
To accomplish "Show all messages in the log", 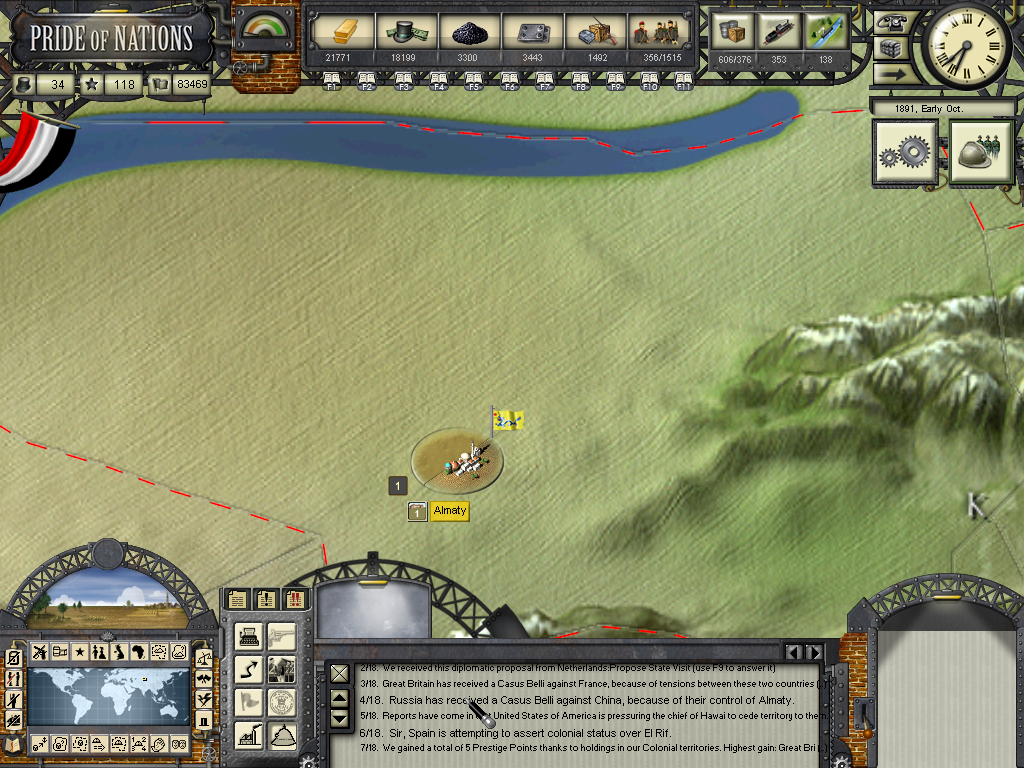I will point(237,599).
